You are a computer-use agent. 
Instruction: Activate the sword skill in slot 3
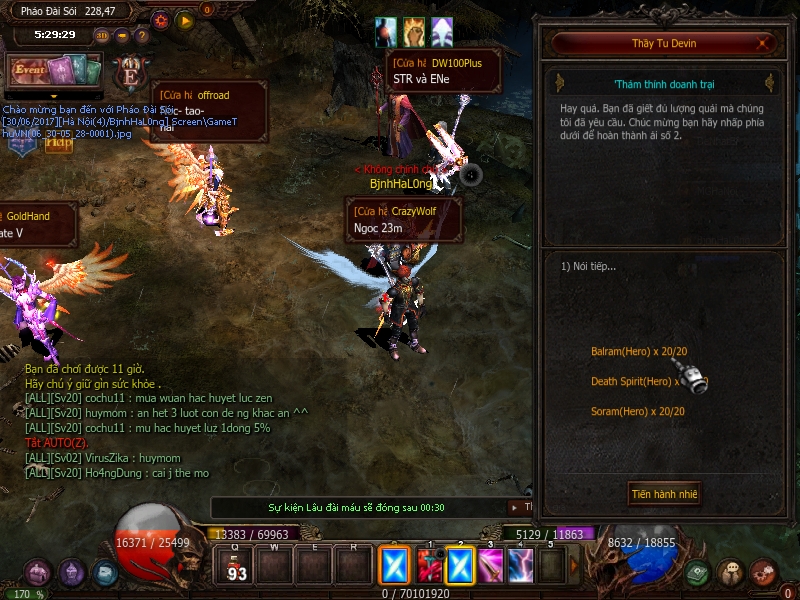coord(490,567)
